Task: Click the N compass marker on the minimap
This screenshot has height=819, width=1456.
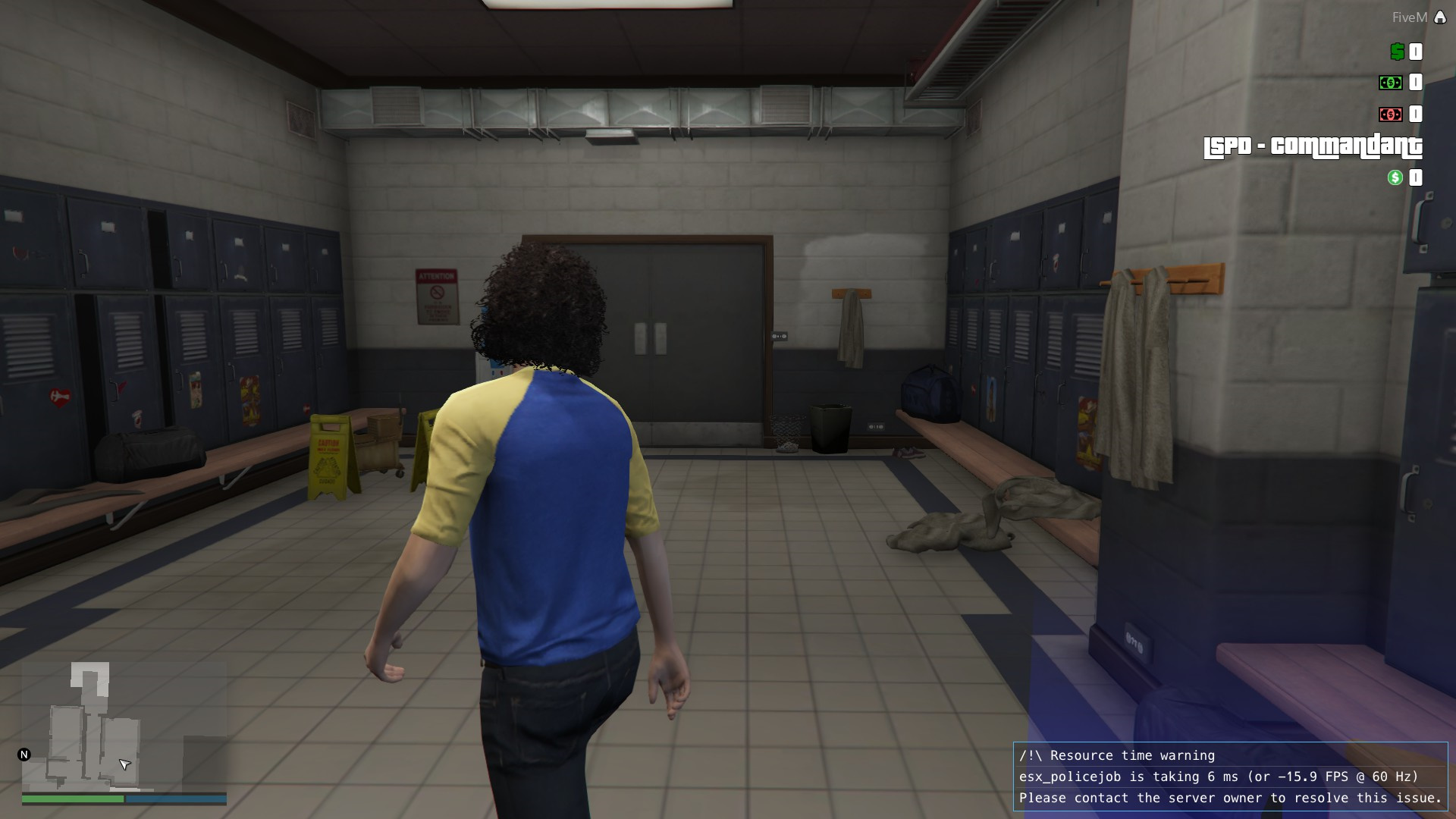Action: click(x=24, y=754)
